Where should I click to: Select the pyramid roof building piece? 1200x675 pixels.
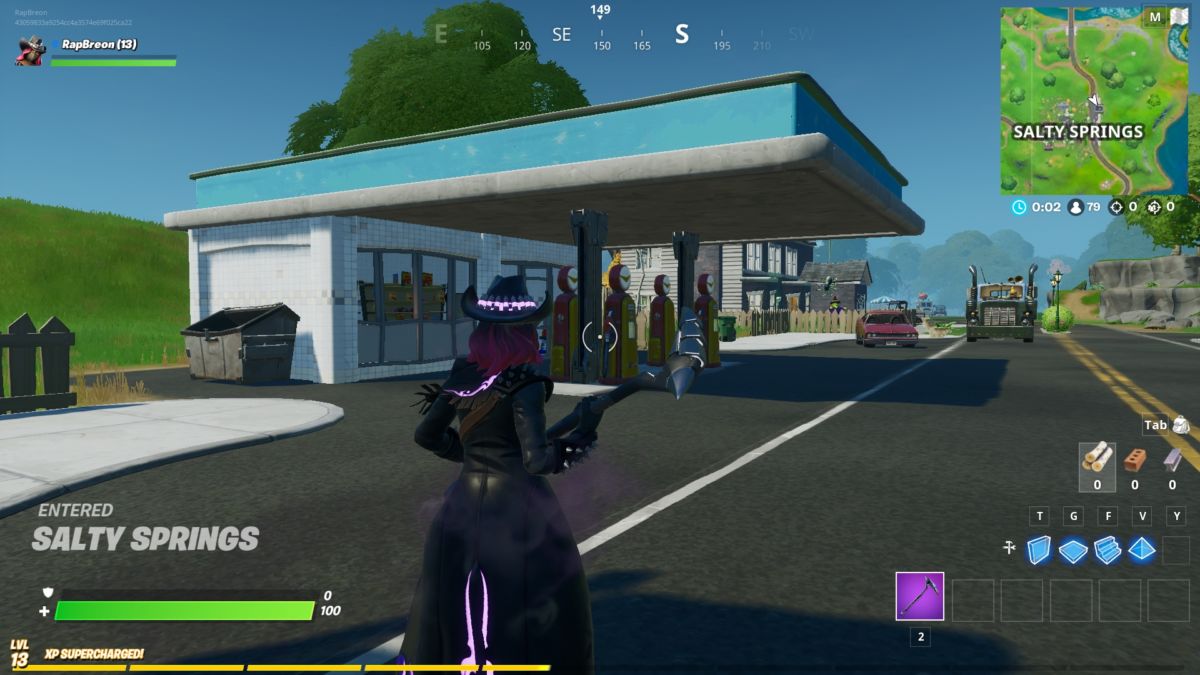(1141, 549)
